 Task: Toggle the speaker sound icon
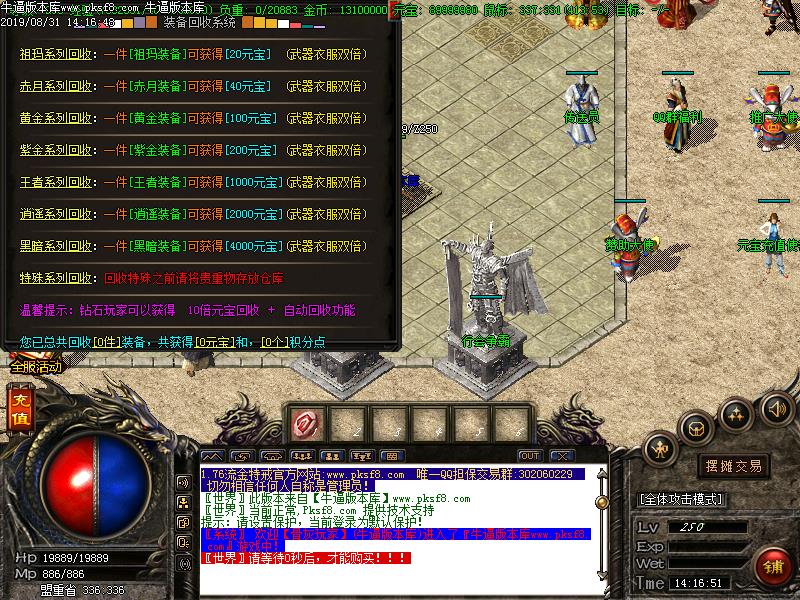pos(775,407)
